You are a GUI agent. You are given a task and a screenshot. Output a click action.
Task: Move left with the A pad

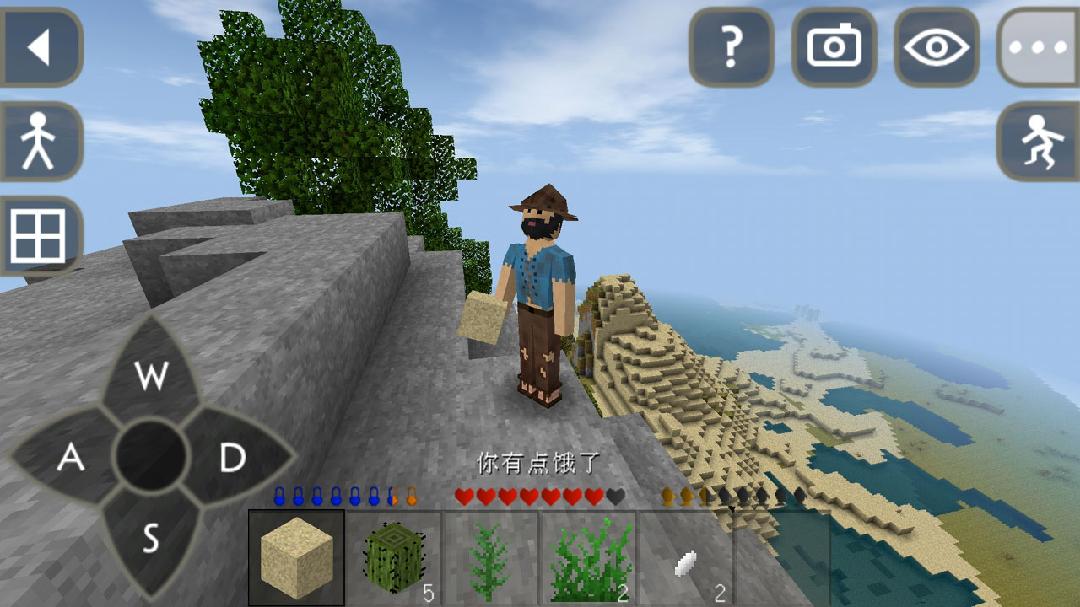pos(70,457)
